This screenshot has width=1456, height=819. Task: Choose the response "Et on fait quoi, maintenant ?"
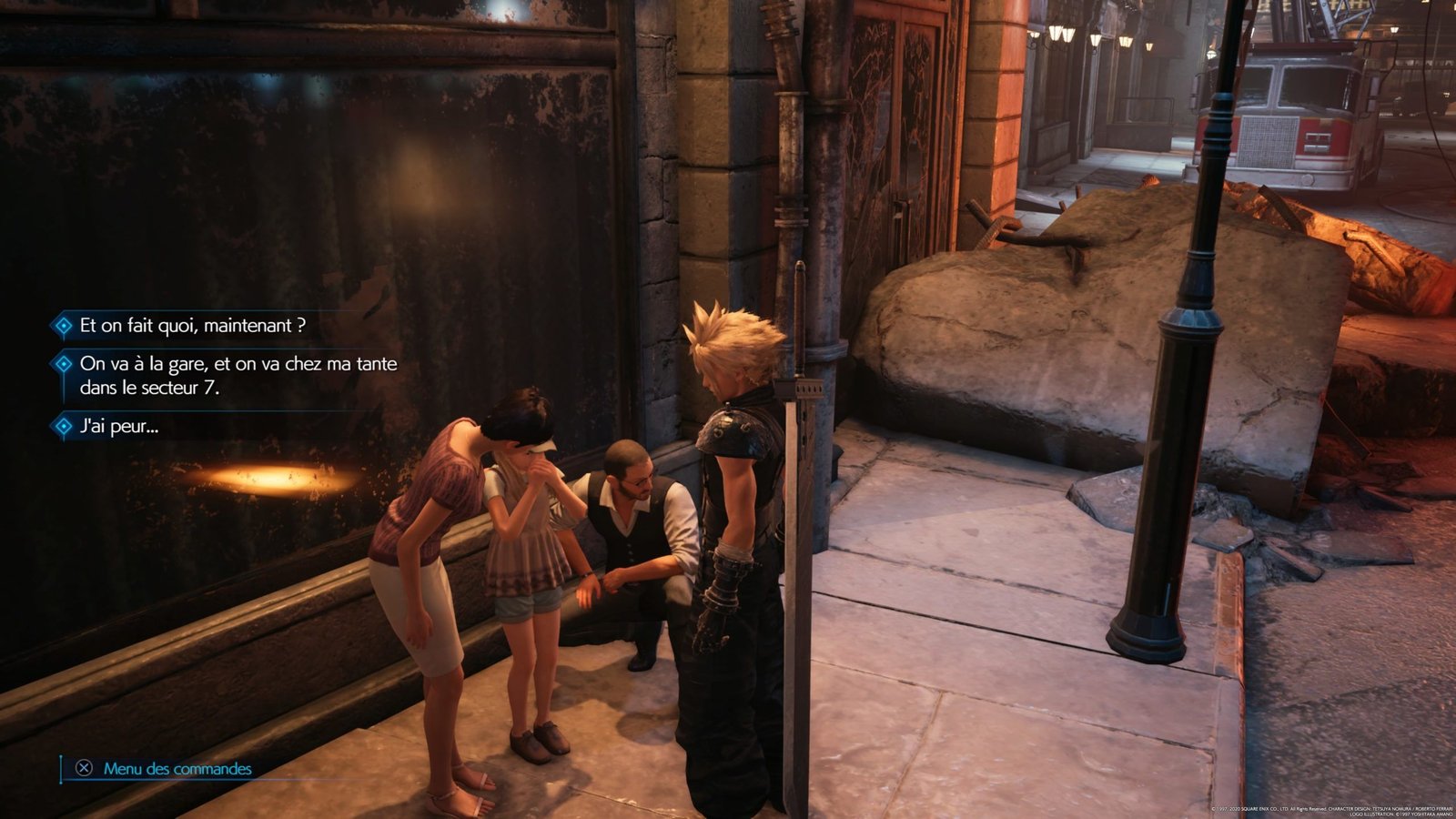(191, 325)
